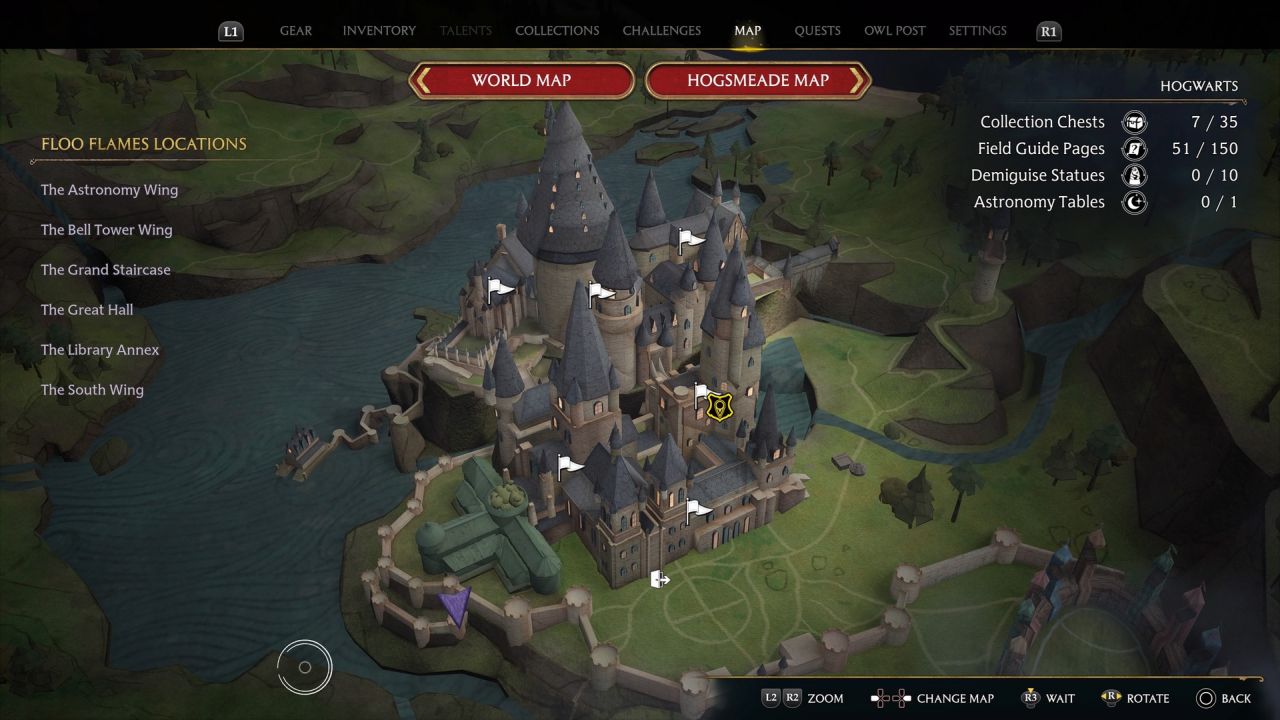Click the compass circle in the lower left

click(x=304, y=667)
